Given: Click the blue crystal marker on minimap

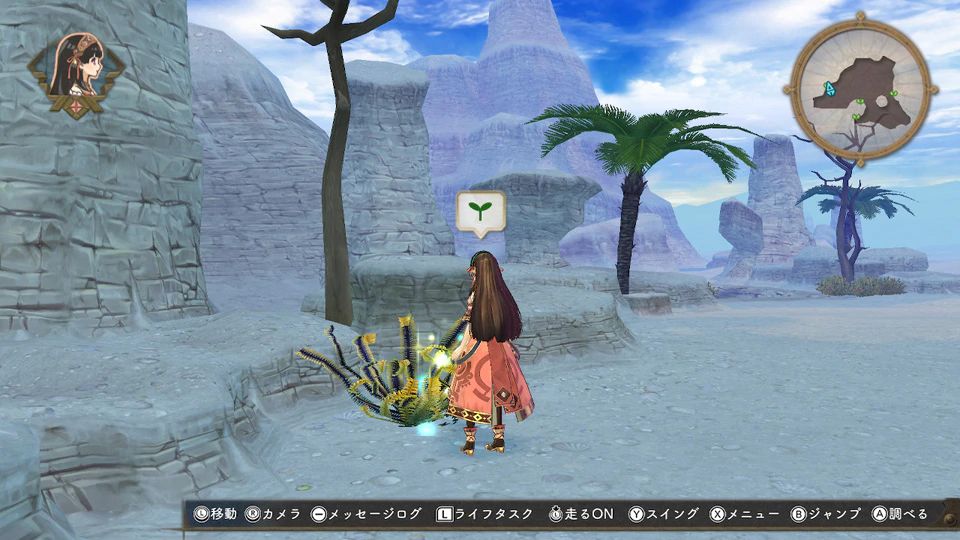Looking at the screenshot, I should click(829, 89).
